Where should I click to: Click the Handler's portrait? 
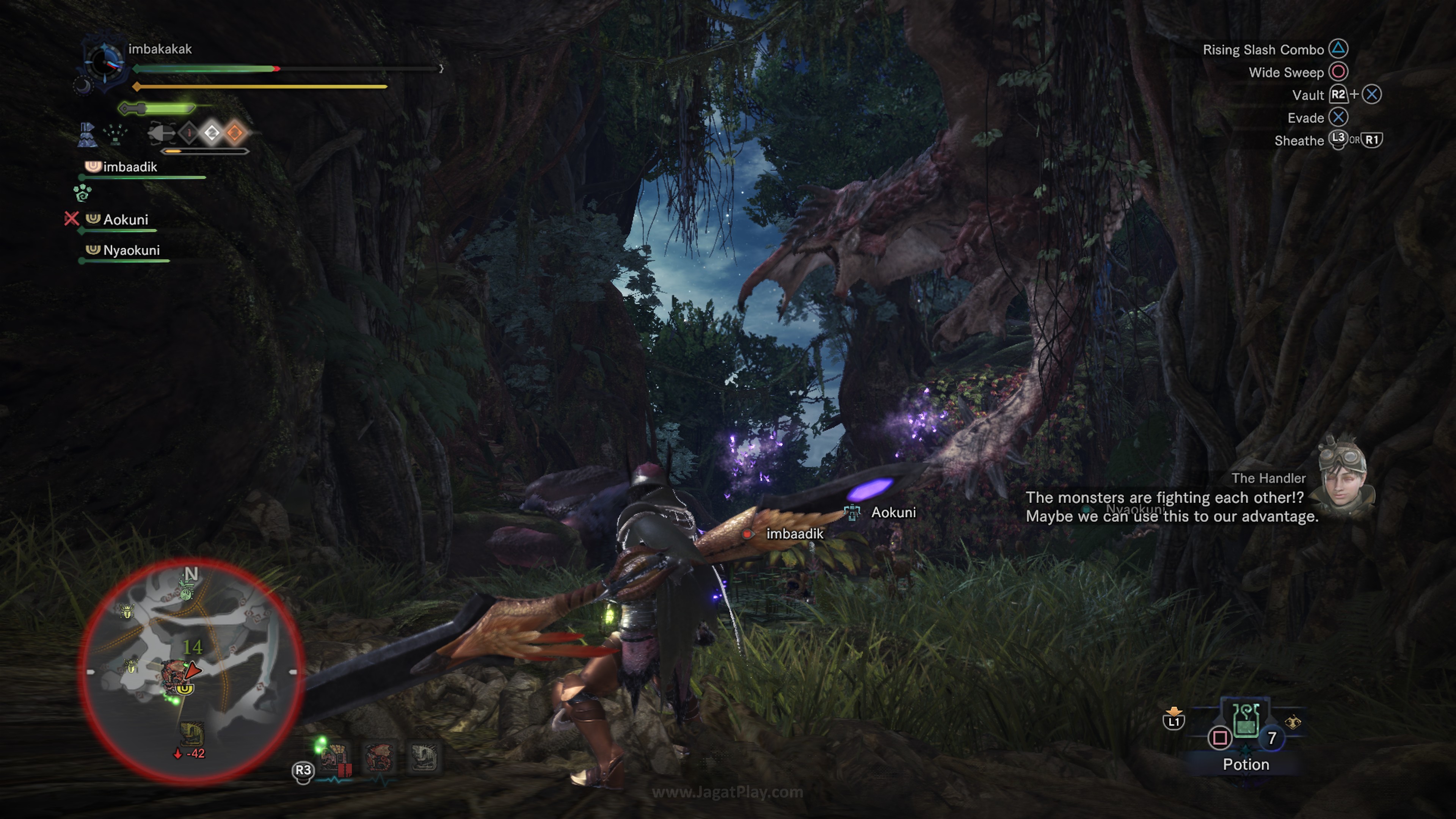pos(1342,474)
